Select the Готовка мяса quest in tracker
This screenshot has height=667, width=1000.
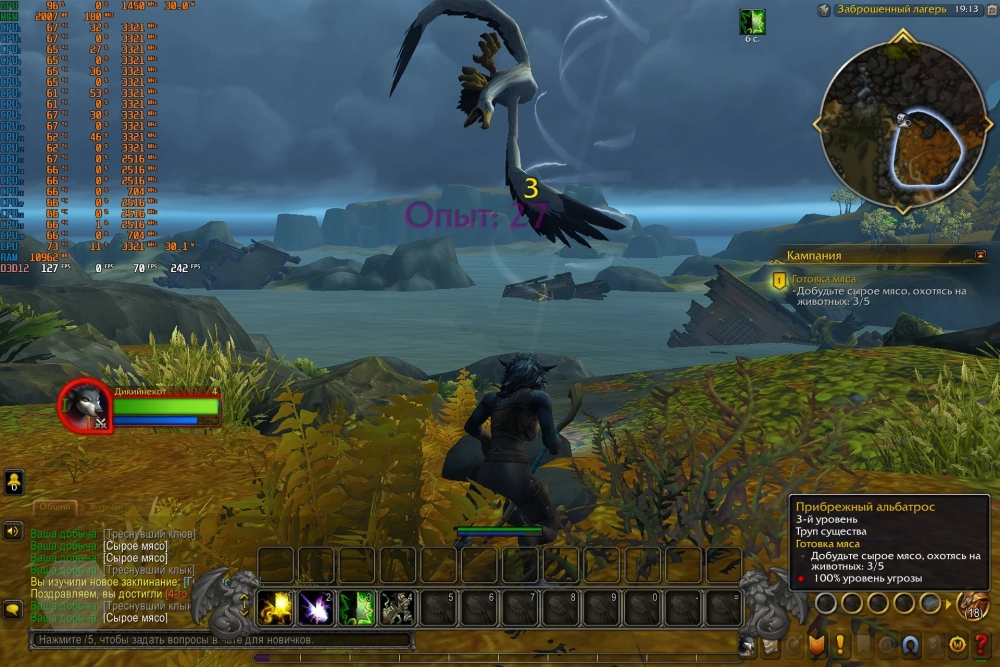click(824, 280)
